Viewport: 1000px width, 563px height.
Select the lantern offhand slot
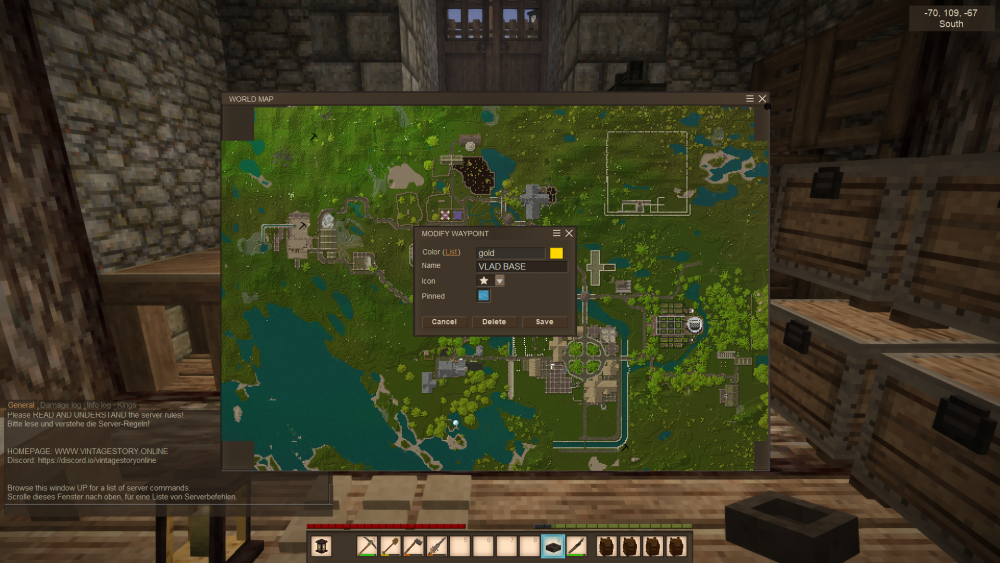pyautogui.click(x=322, y=546)
